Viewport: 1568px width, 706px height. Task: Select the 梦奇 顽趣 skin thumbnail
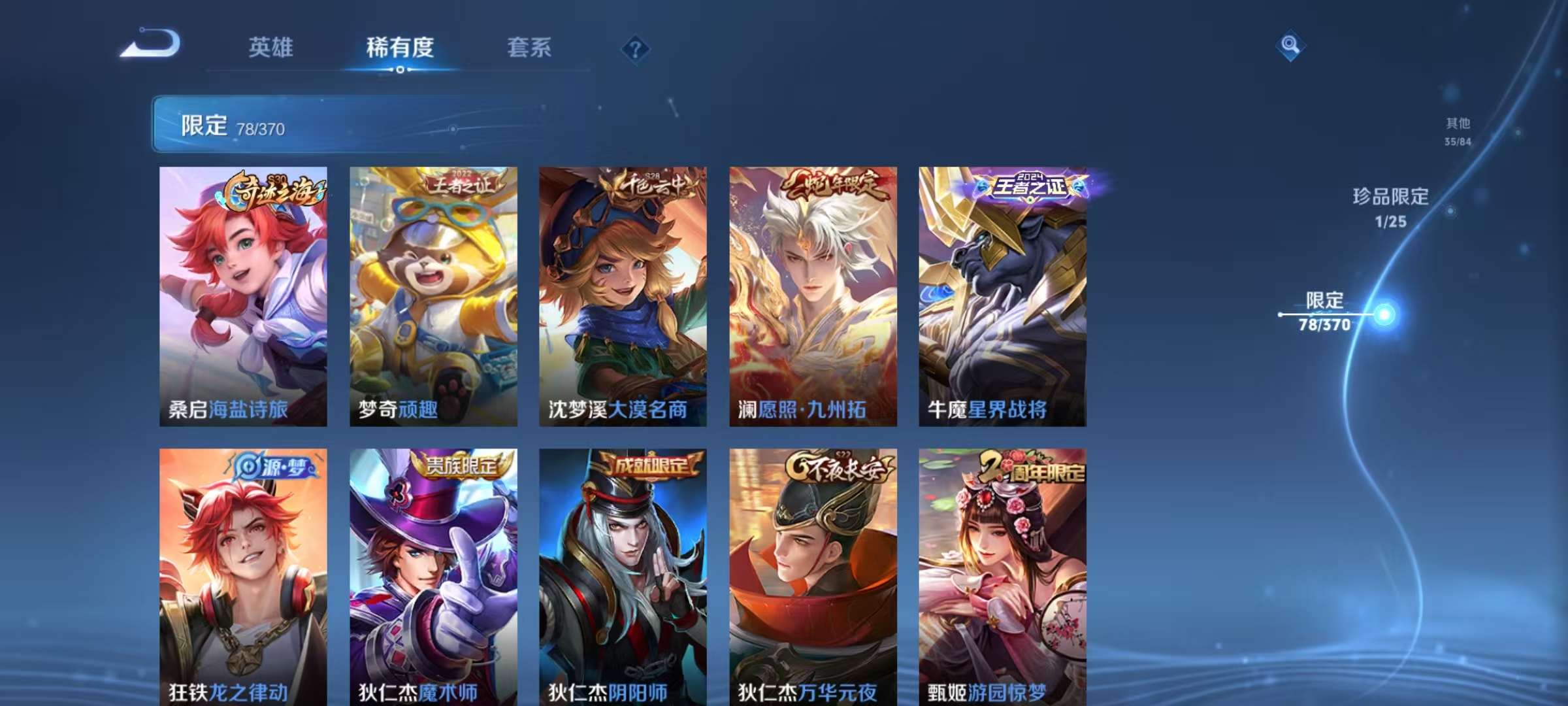pos(432,294)
